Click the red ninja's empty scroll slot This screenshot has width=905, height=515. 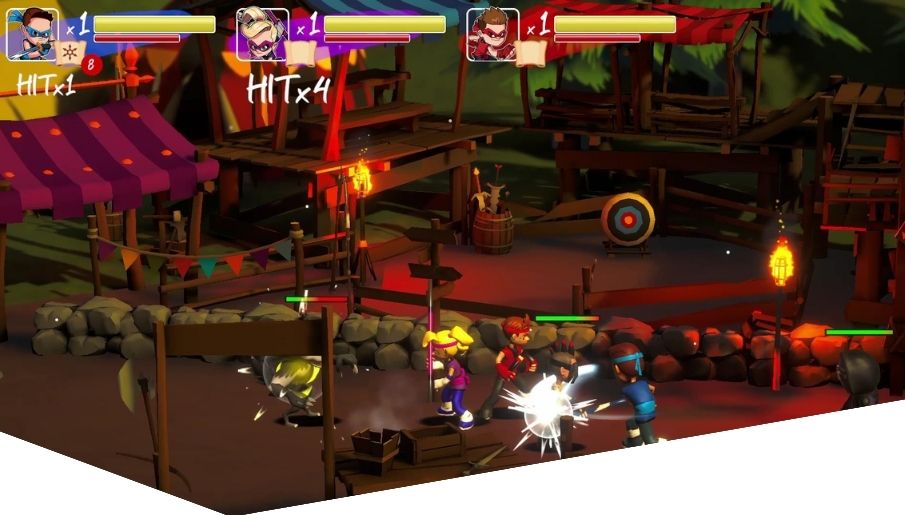coord(531,52)
